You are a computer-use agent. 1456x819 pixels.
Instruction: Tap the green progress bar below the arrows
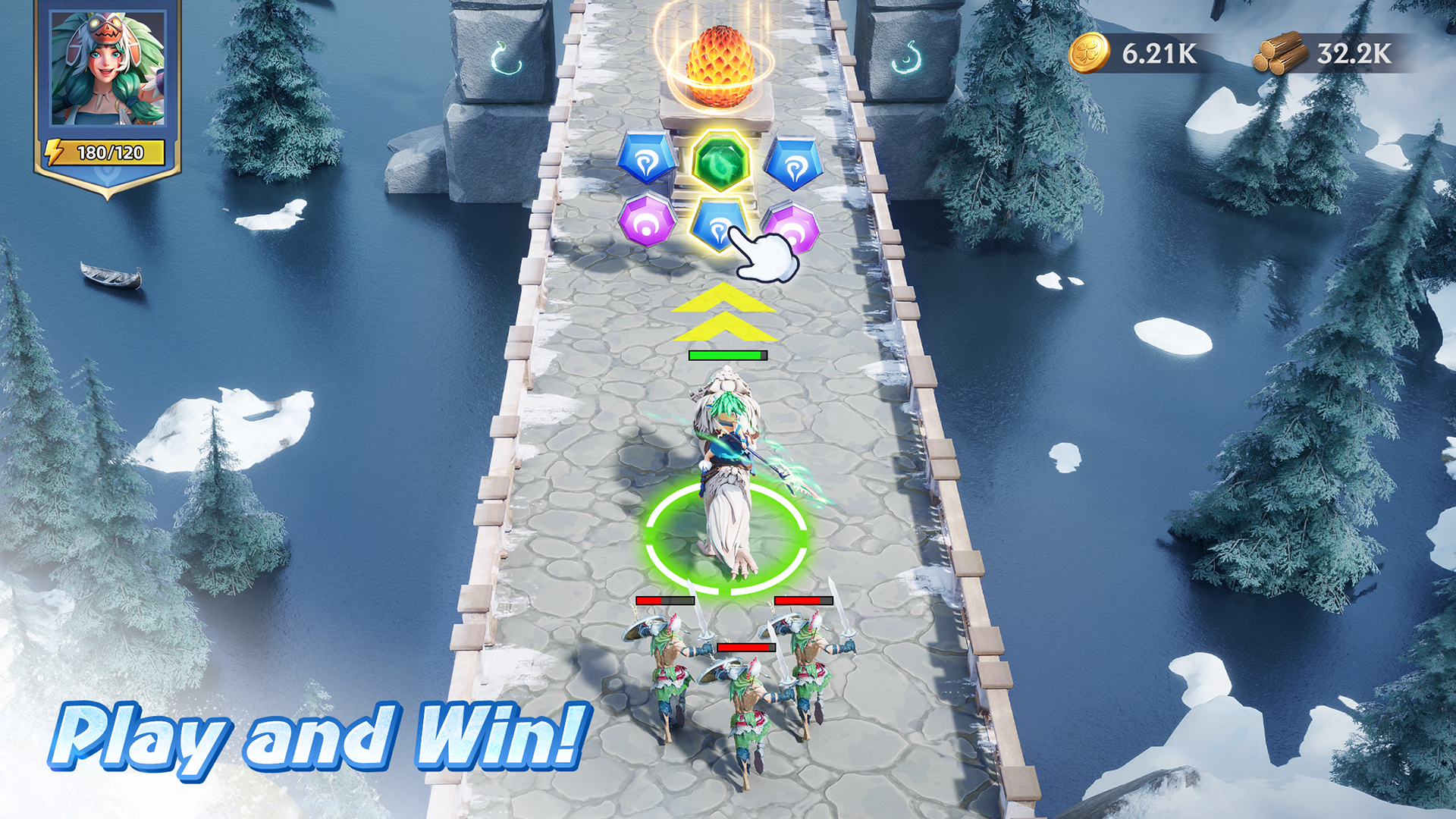pos(726,353)
